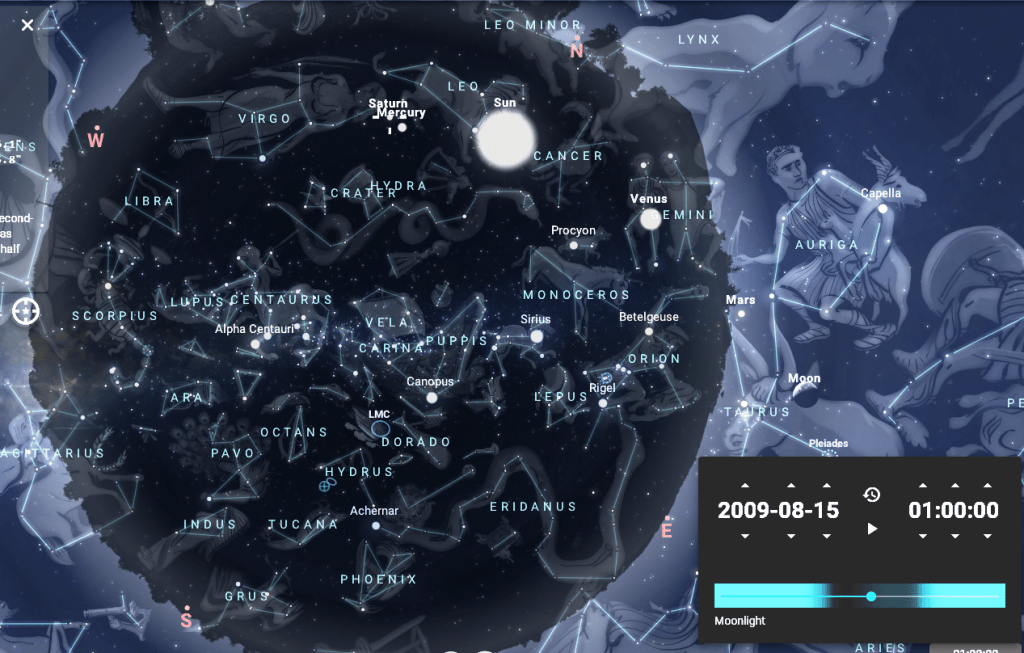Increase the minutes with the up arrow
The width and height of the screenshot is (1024, 653).
[953, 486]
